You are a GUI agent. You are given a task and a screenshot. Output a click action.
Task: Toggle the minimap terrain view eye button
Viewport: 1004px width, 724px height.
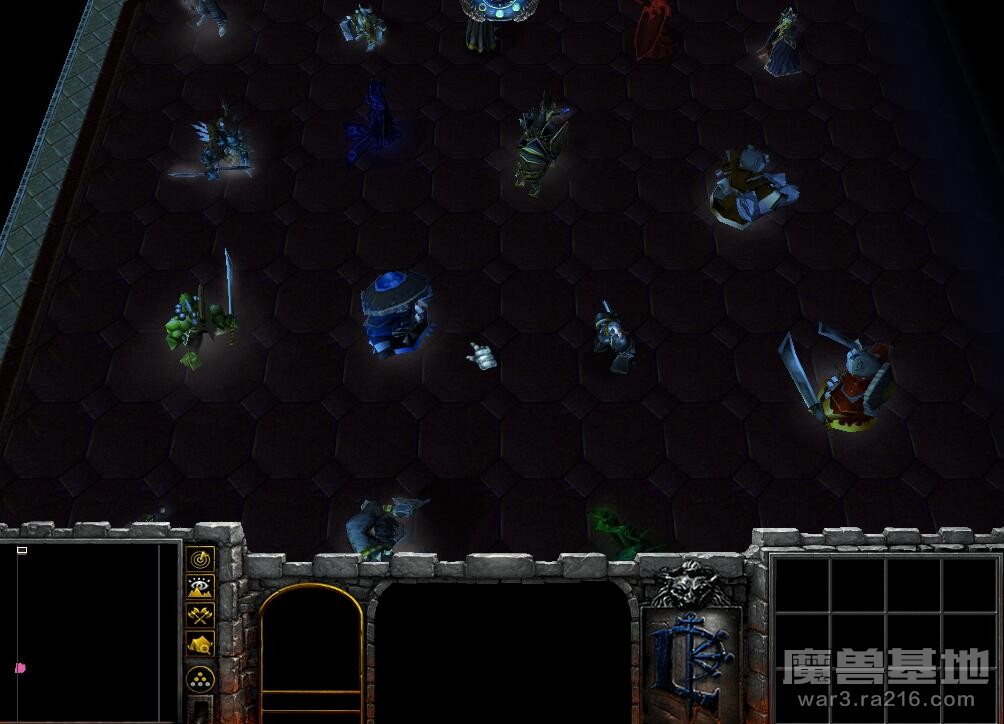pyautogui.click(x=201, y=587)
